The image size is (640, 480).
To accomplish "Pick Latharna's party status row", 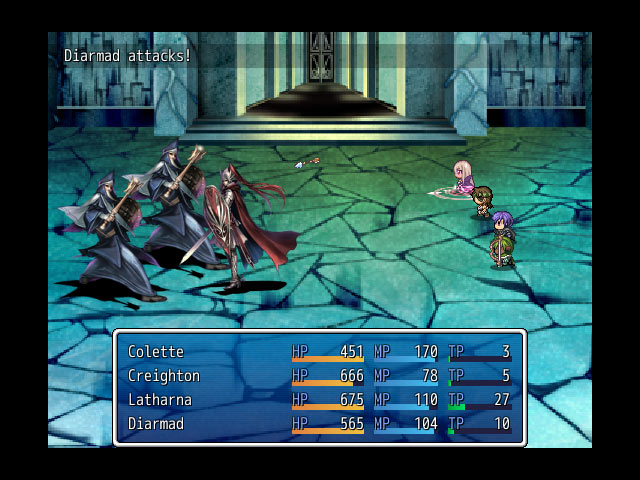I will click(318, 400).
